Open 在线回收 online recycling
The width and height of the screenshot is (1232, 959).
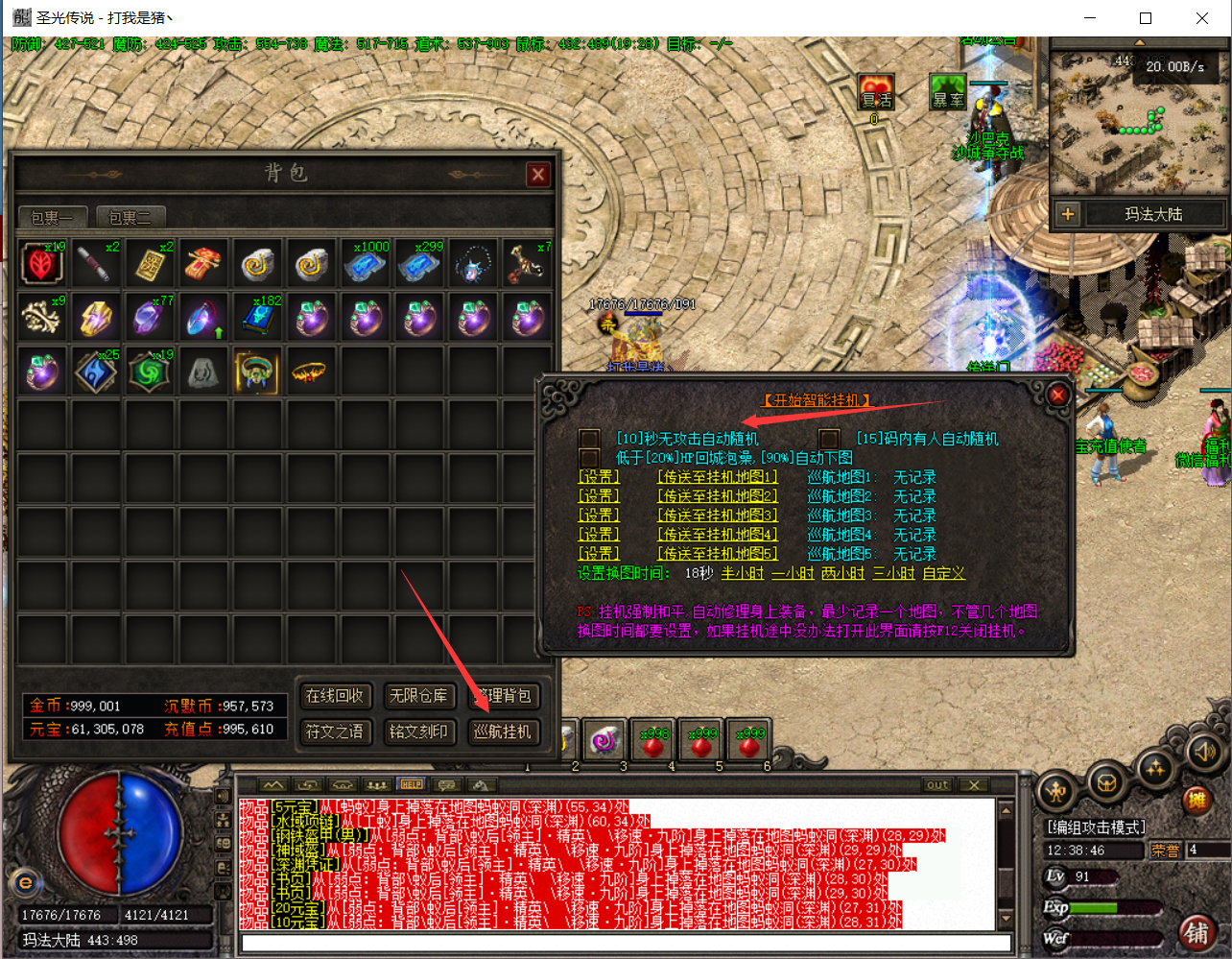coord(334,695)
